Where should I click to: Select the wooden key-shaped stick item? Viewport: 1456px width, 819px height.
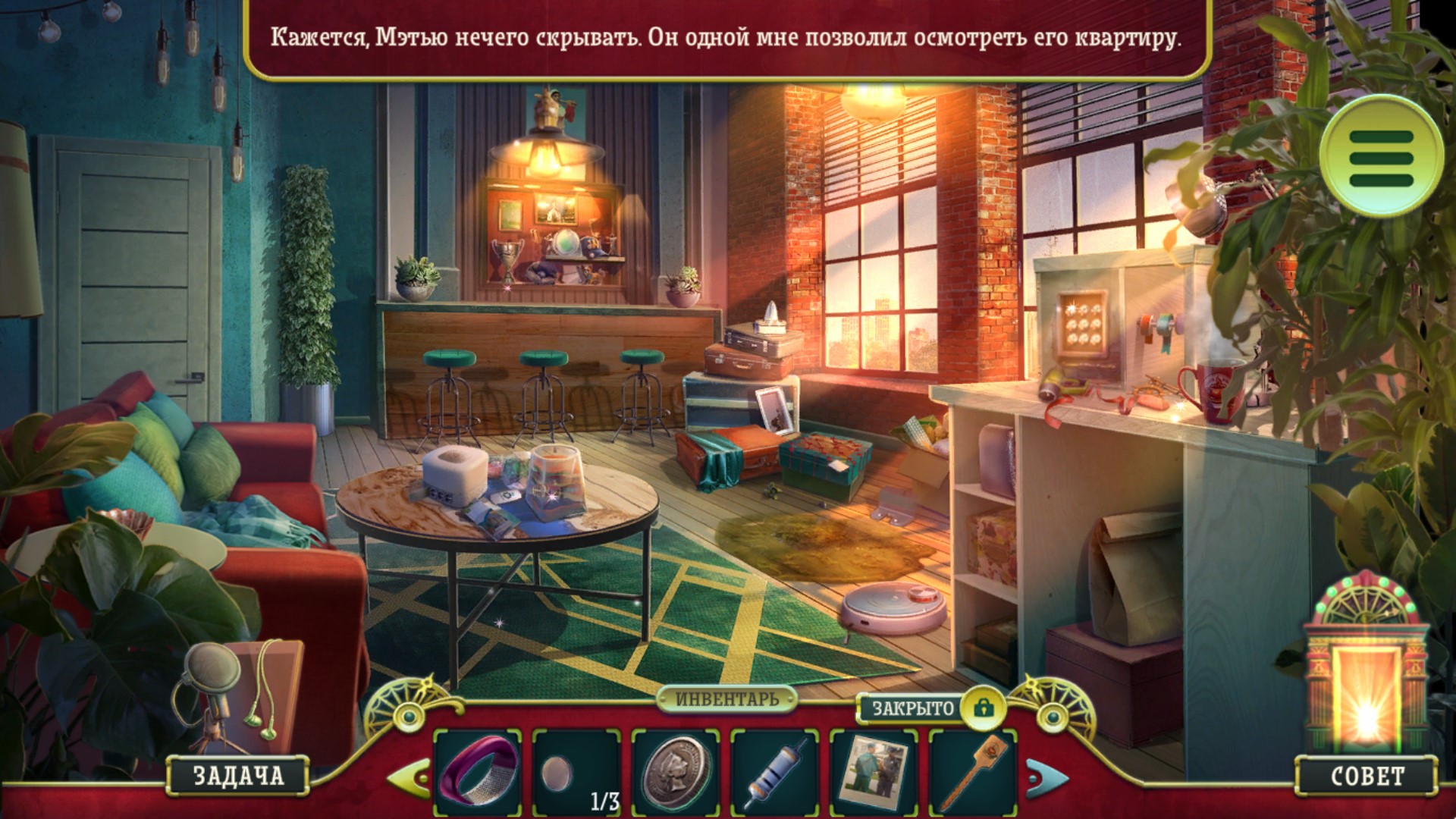click(972, 773)
